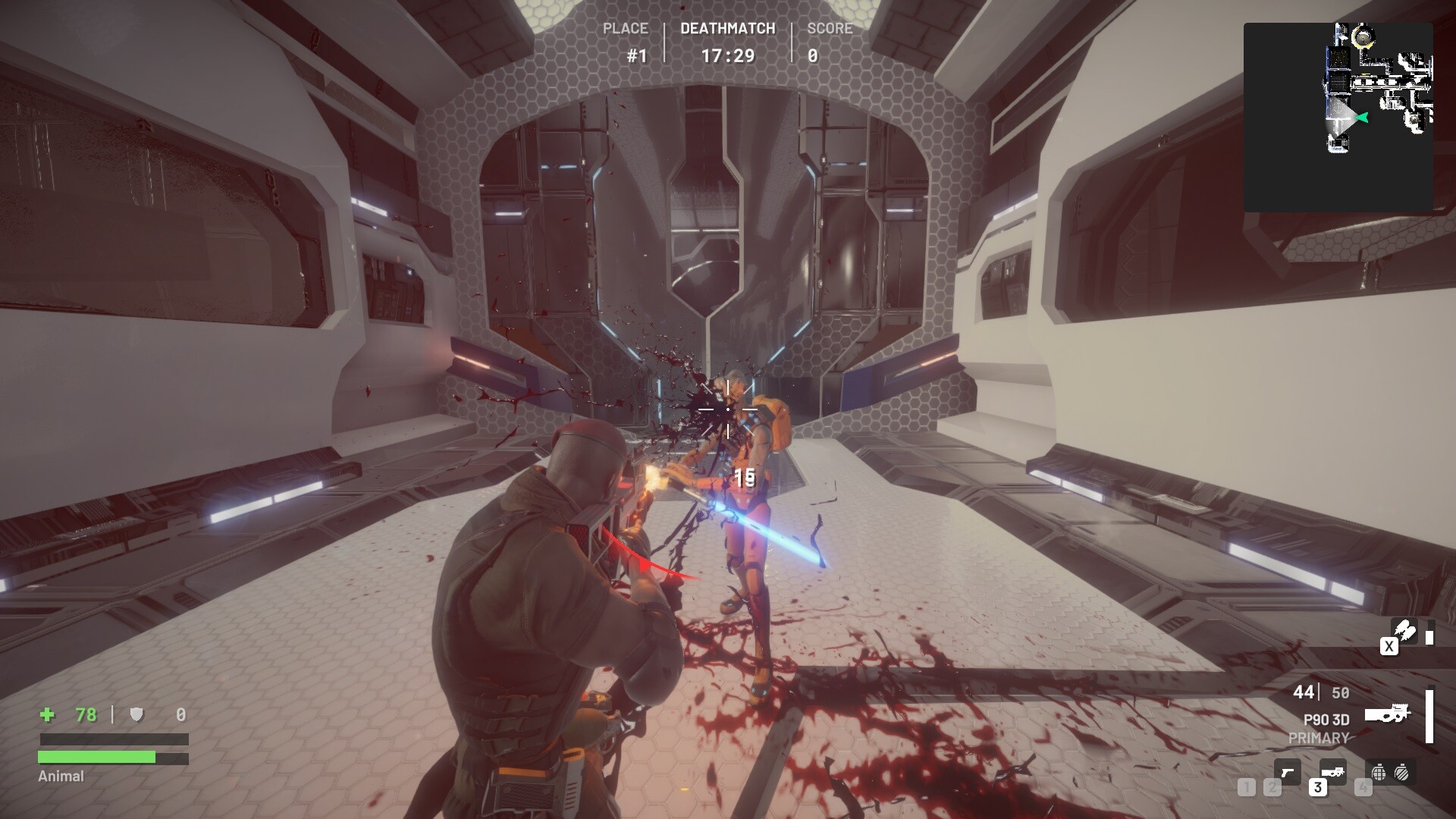Image resolution: width=1456 pixels, height=819 pixels.
Task: Click the P90 weapon icon in slot 3
Action: (1333, 773)
